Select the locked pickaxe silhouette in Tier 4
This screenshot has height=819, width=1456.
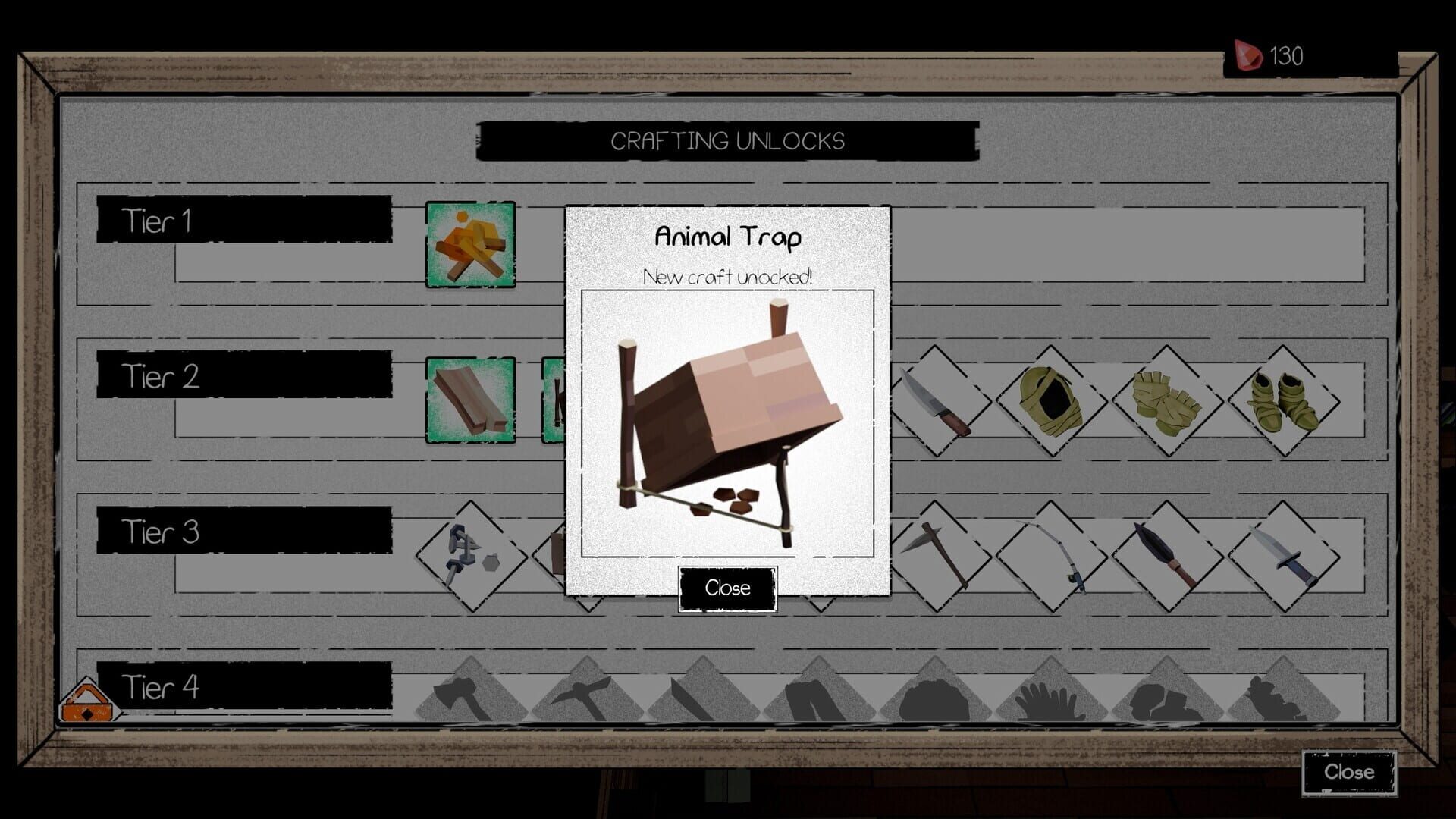[x=580, y=694]
